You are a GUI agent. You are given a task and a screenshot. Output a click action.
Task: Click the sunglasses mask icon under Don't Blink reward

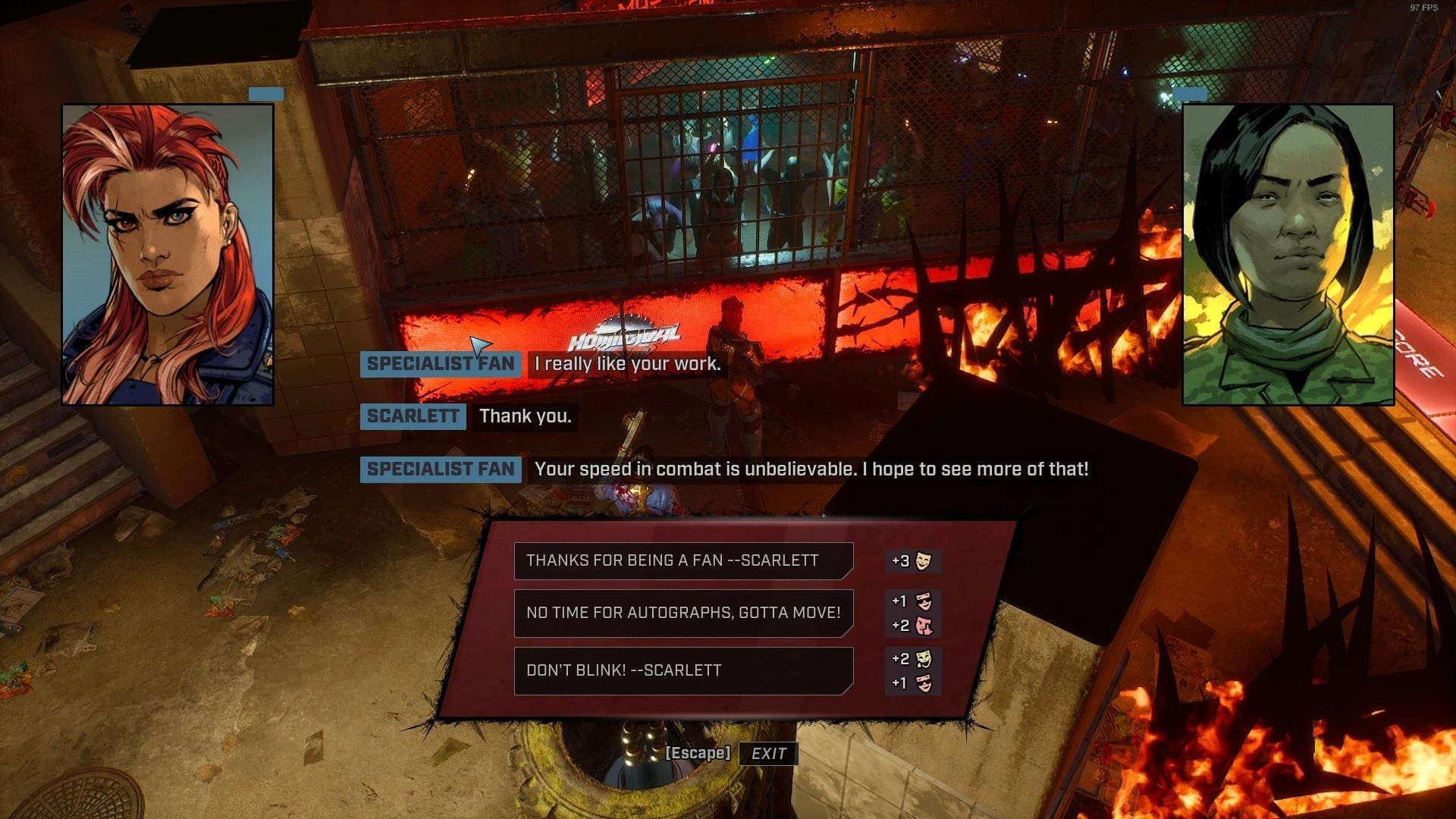coord(924,682)
